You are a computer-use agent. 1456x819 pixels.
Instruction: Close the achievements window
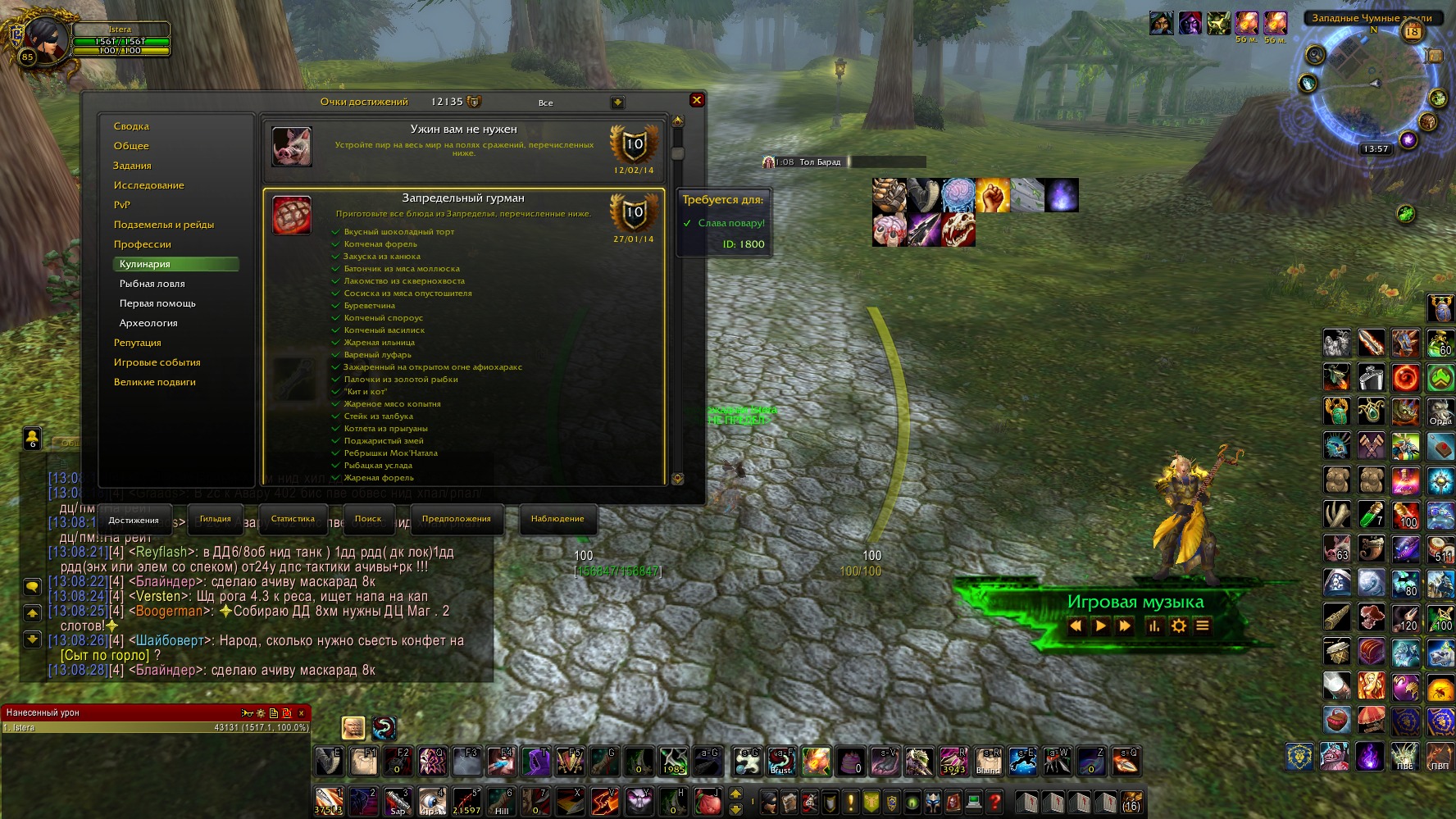(696, 100)
